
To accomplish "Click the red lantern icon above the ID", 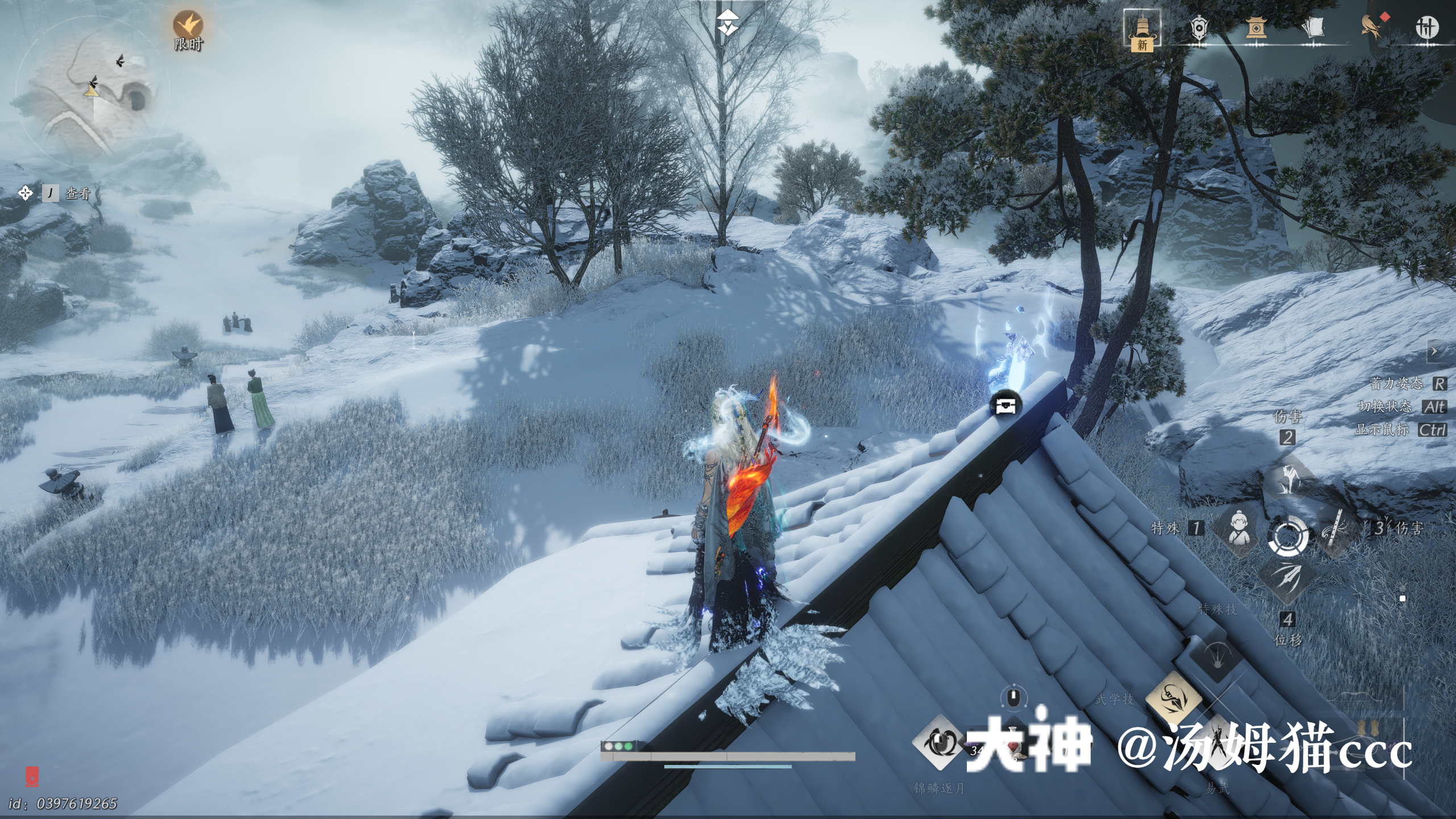I will pyautogui.click(x=32, y=776).
